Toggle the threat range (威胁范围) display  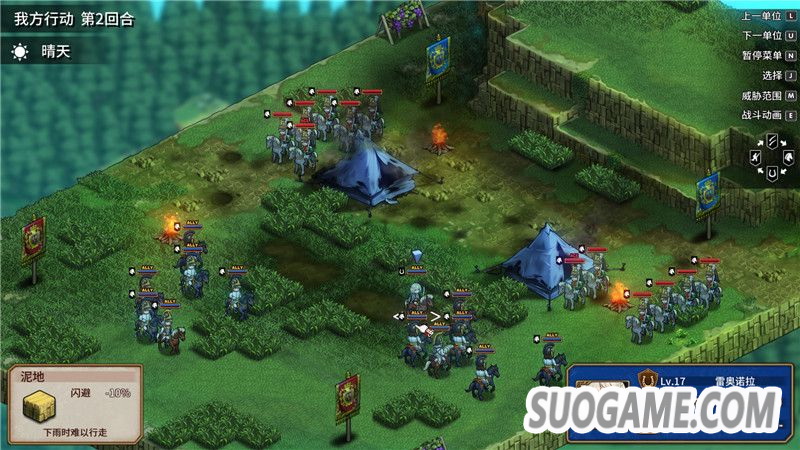[x=766, y=96]
